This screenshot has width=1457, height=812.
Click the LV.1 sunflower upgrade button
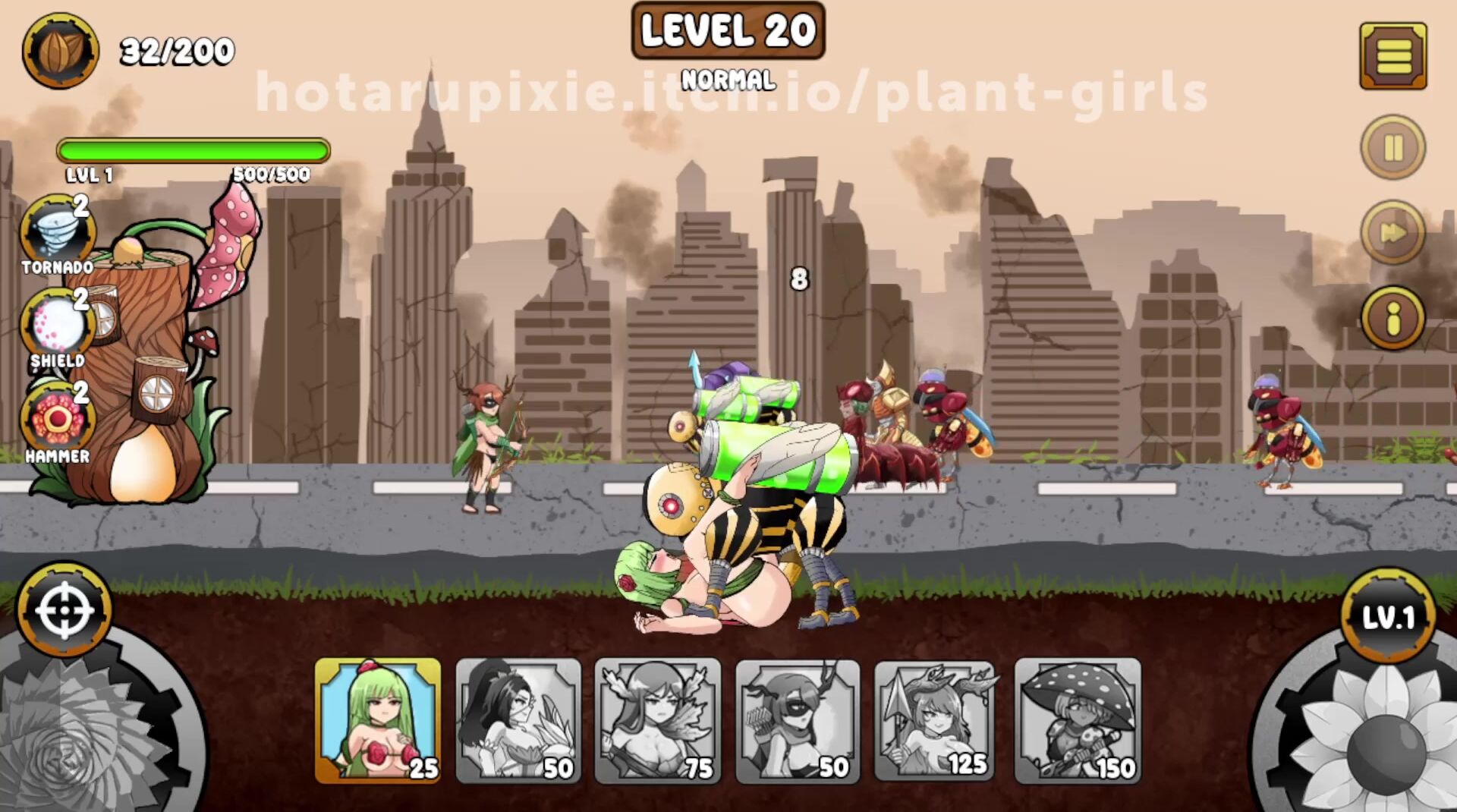[1388, 618]
